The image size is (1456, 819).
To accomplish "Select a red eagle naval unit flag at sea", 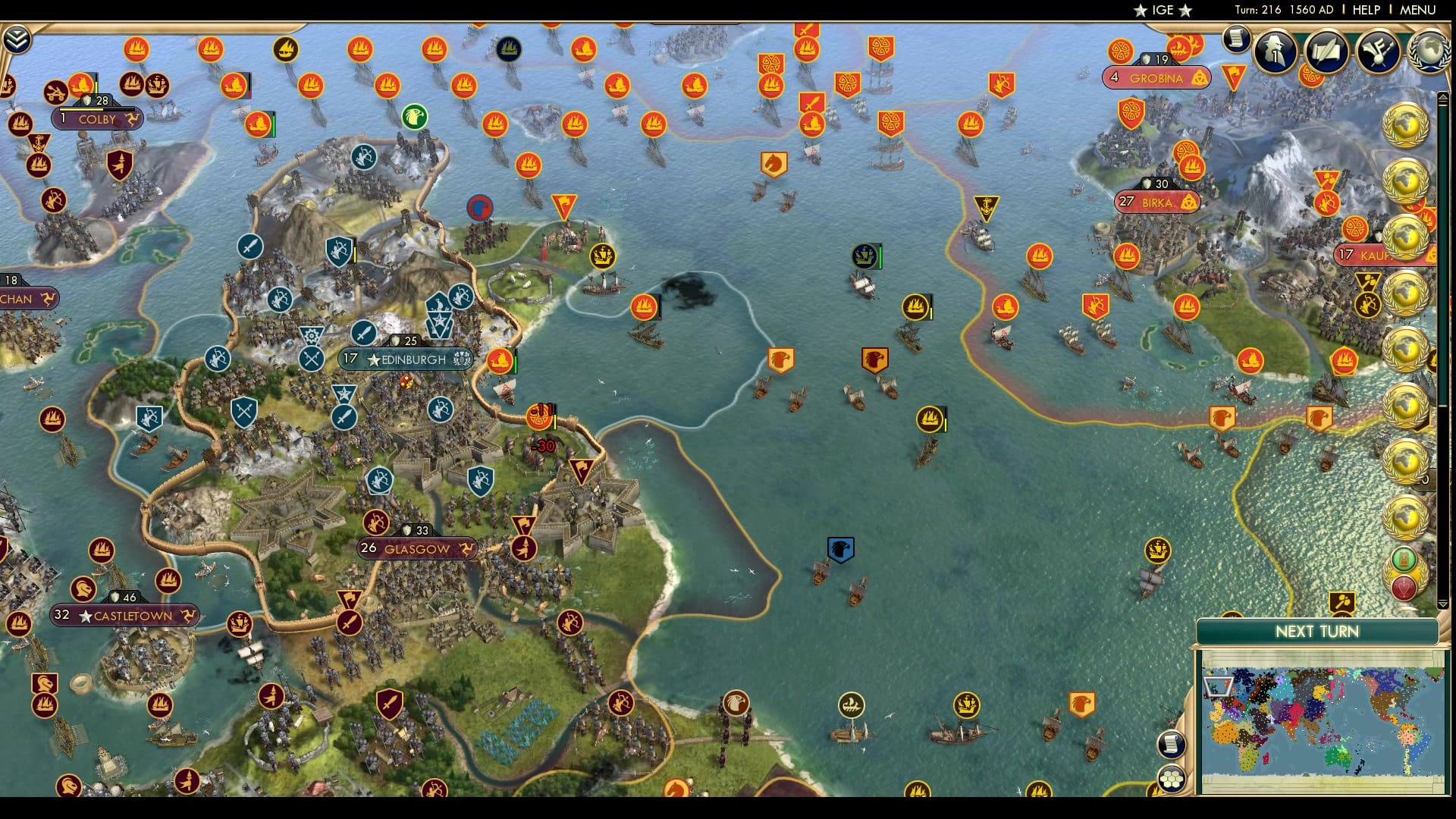I will [877, 358].
